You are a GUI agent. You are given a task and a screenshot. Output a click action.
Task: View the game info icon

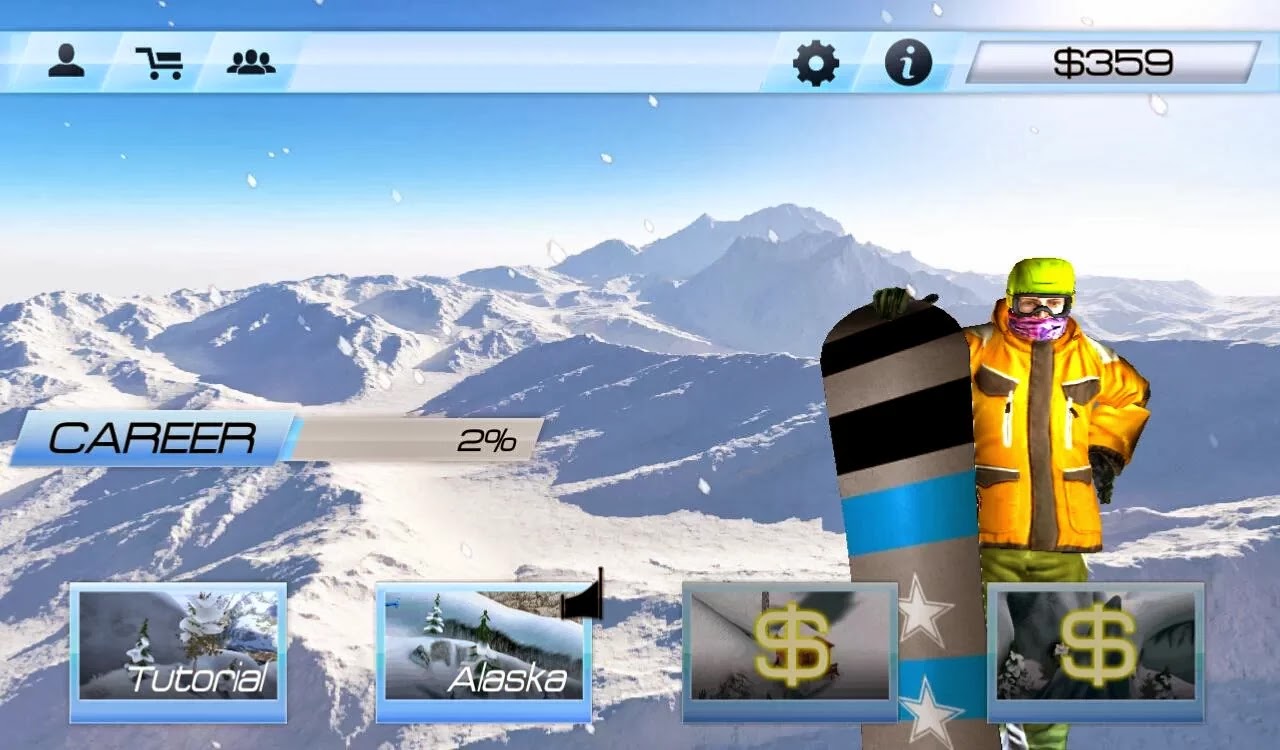(x=908, y=62)
